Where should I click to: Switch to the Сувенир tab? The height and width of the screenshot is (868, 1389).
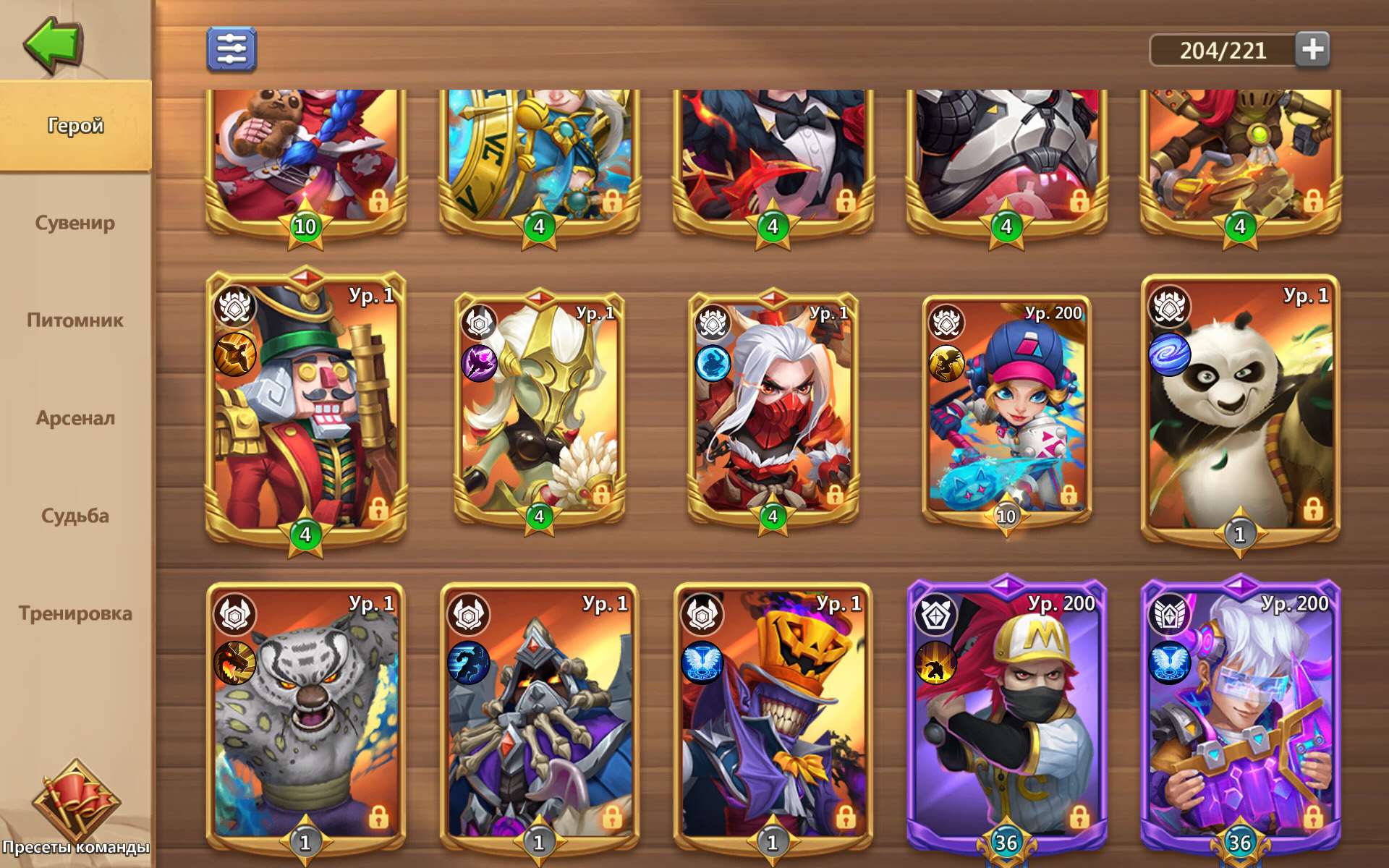(75, 223)
